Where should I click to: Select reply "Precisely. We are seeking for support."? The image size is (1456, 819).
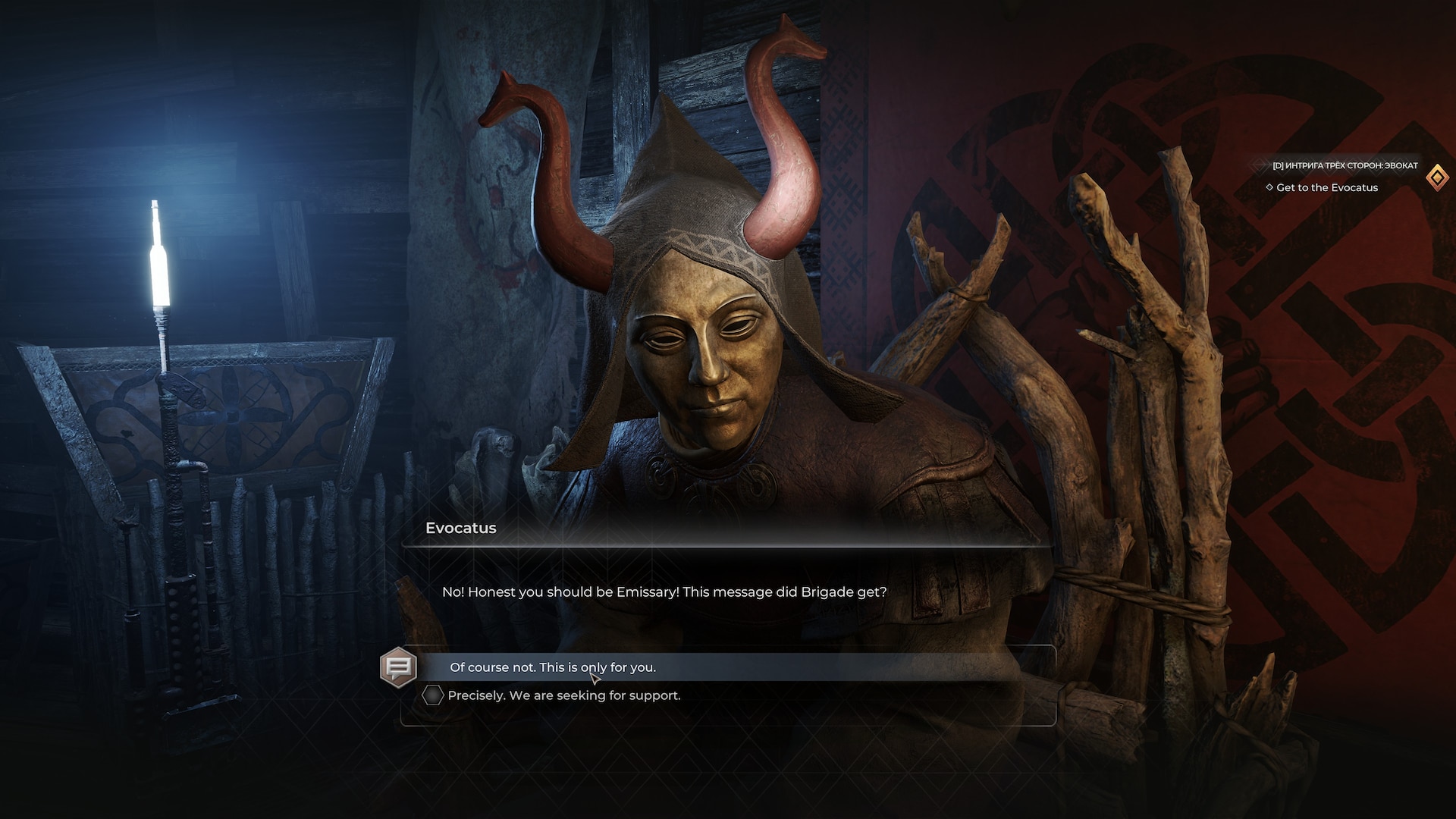click(x=563, y=695)
